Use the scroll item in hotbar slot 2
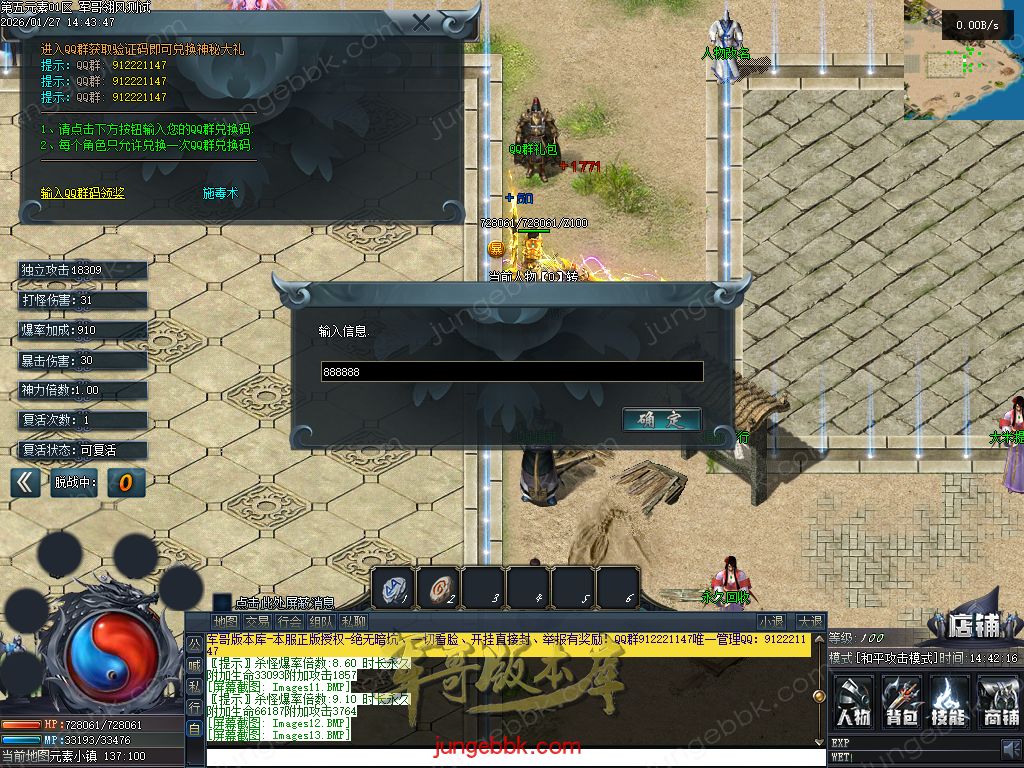The image size is (1024, 768). [x=438, y=588]
